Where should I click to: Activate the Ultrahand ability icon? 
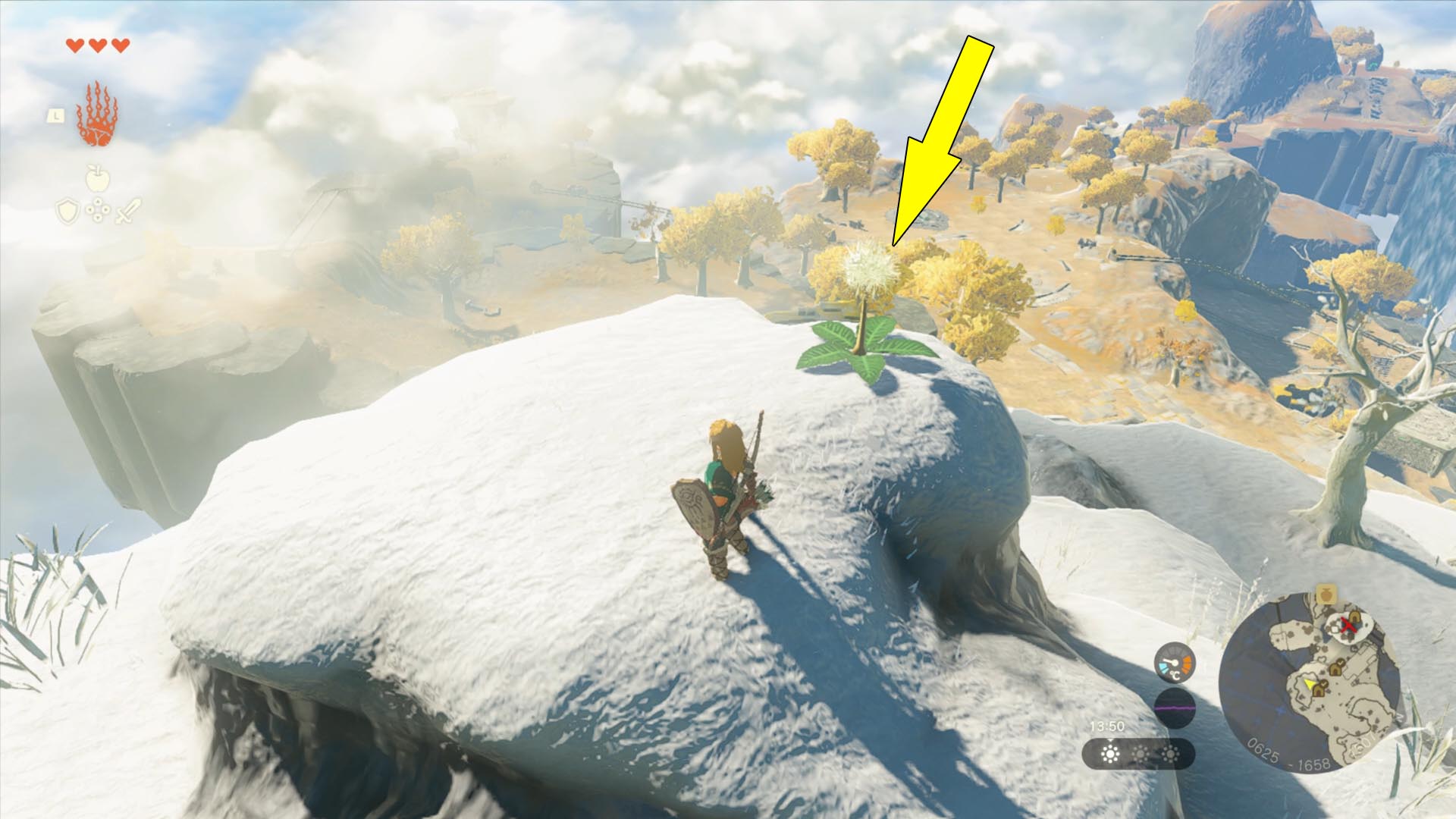tap(96, 115)
